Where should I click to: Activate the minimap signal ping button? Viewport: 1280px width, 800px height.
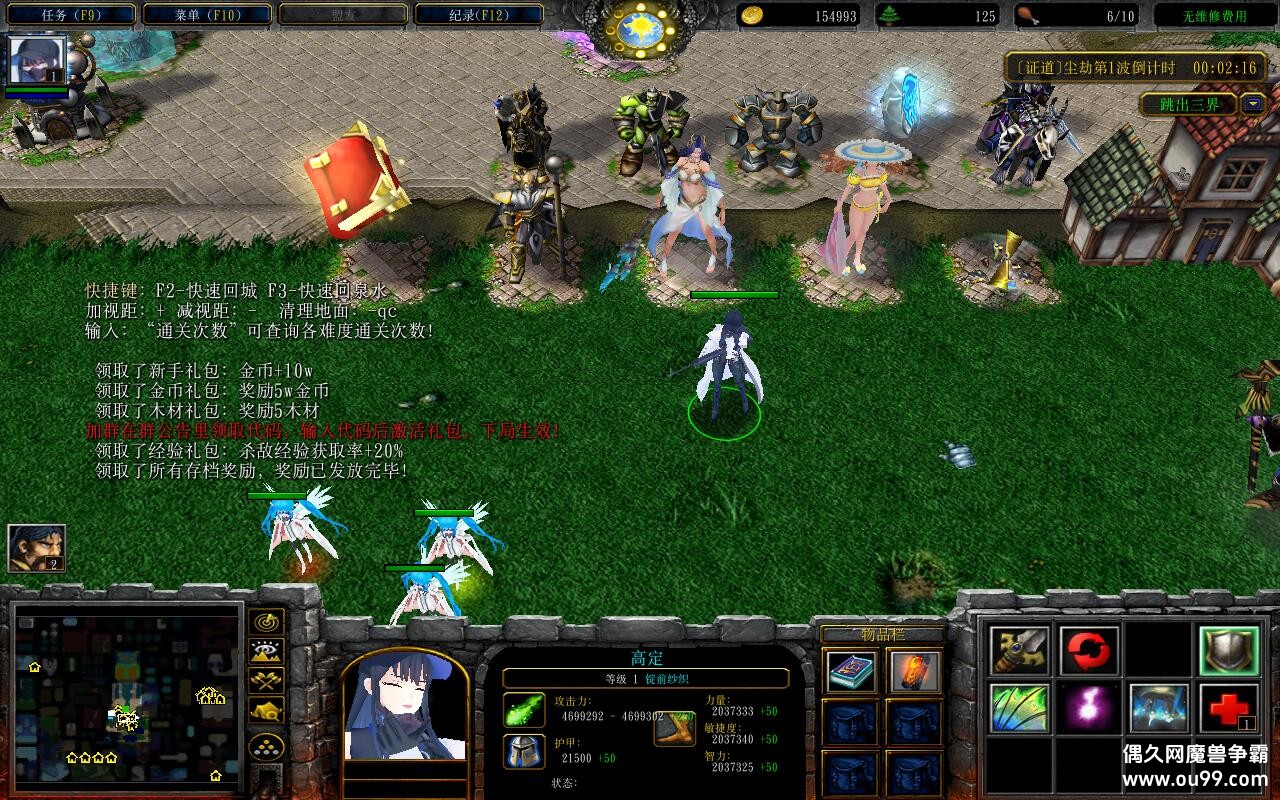[266, 622]
